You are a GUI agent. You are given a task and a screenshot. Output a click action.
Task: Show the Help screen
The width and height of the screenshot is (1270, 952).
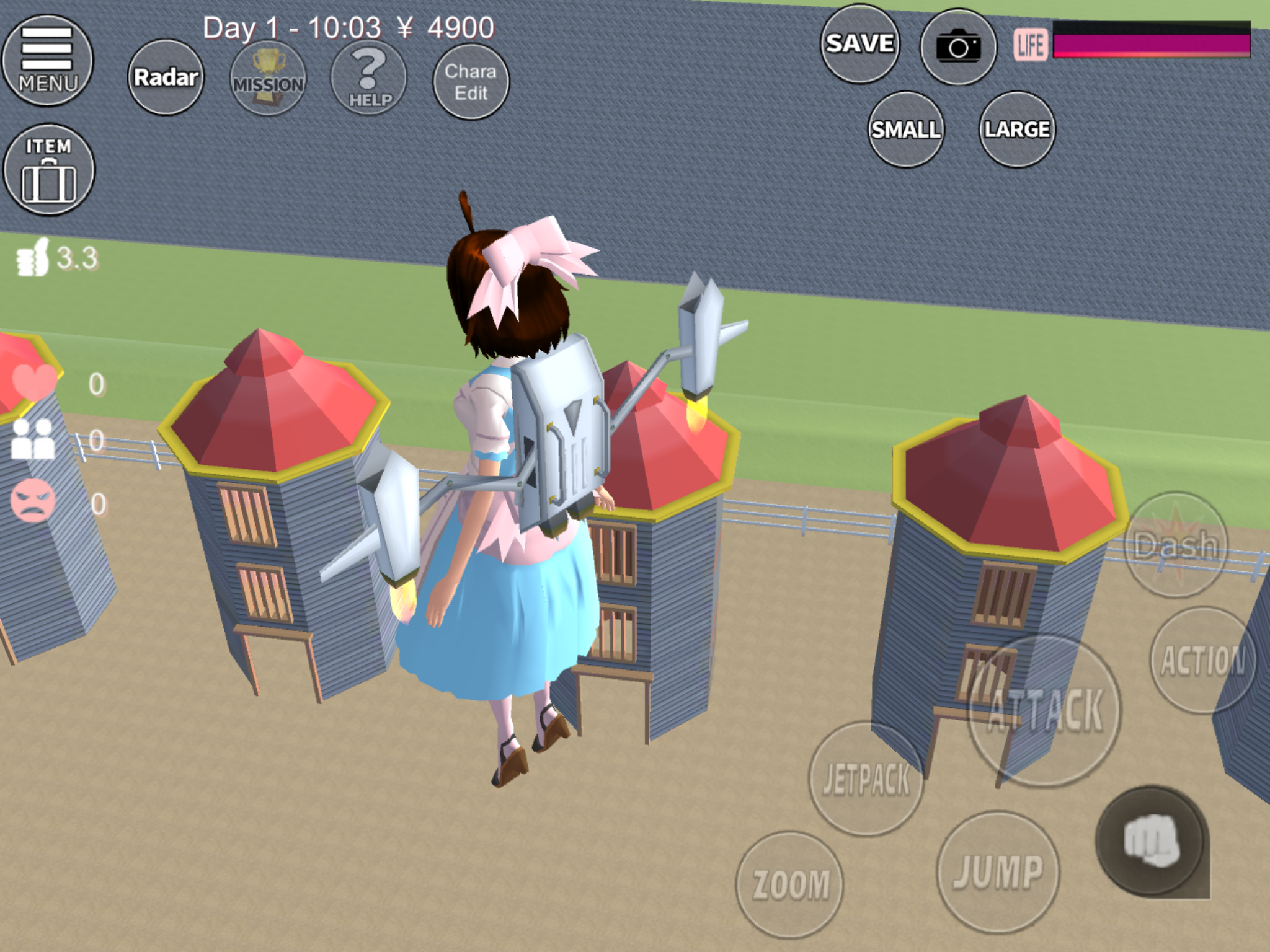click(369, 78)
